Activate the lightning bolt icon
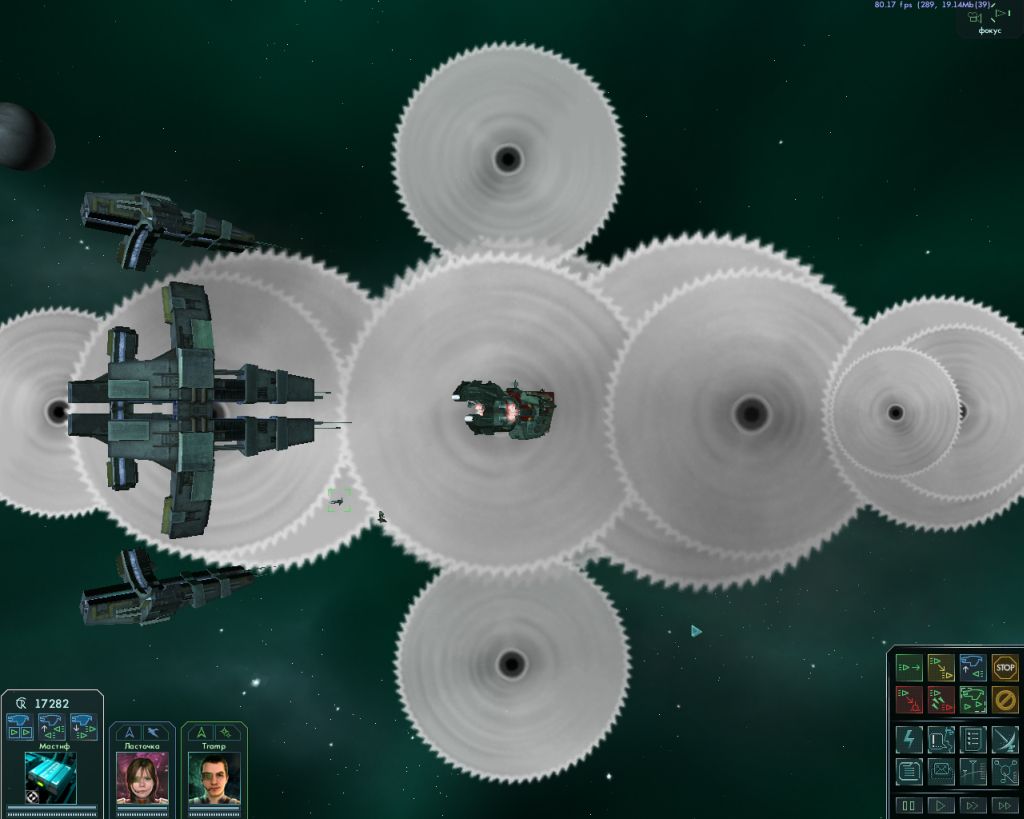Image resolution: width=1024 pixels, height=819 pixels. 909,740
